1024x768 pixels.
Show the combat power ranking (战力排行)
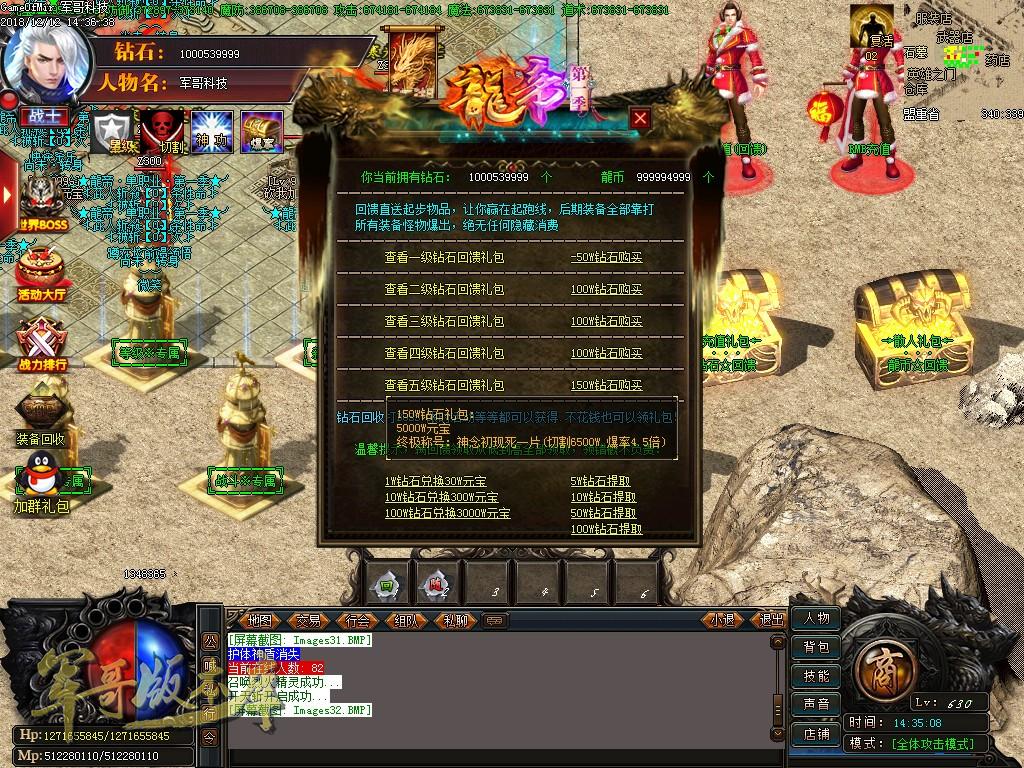(x=42, y=345)
